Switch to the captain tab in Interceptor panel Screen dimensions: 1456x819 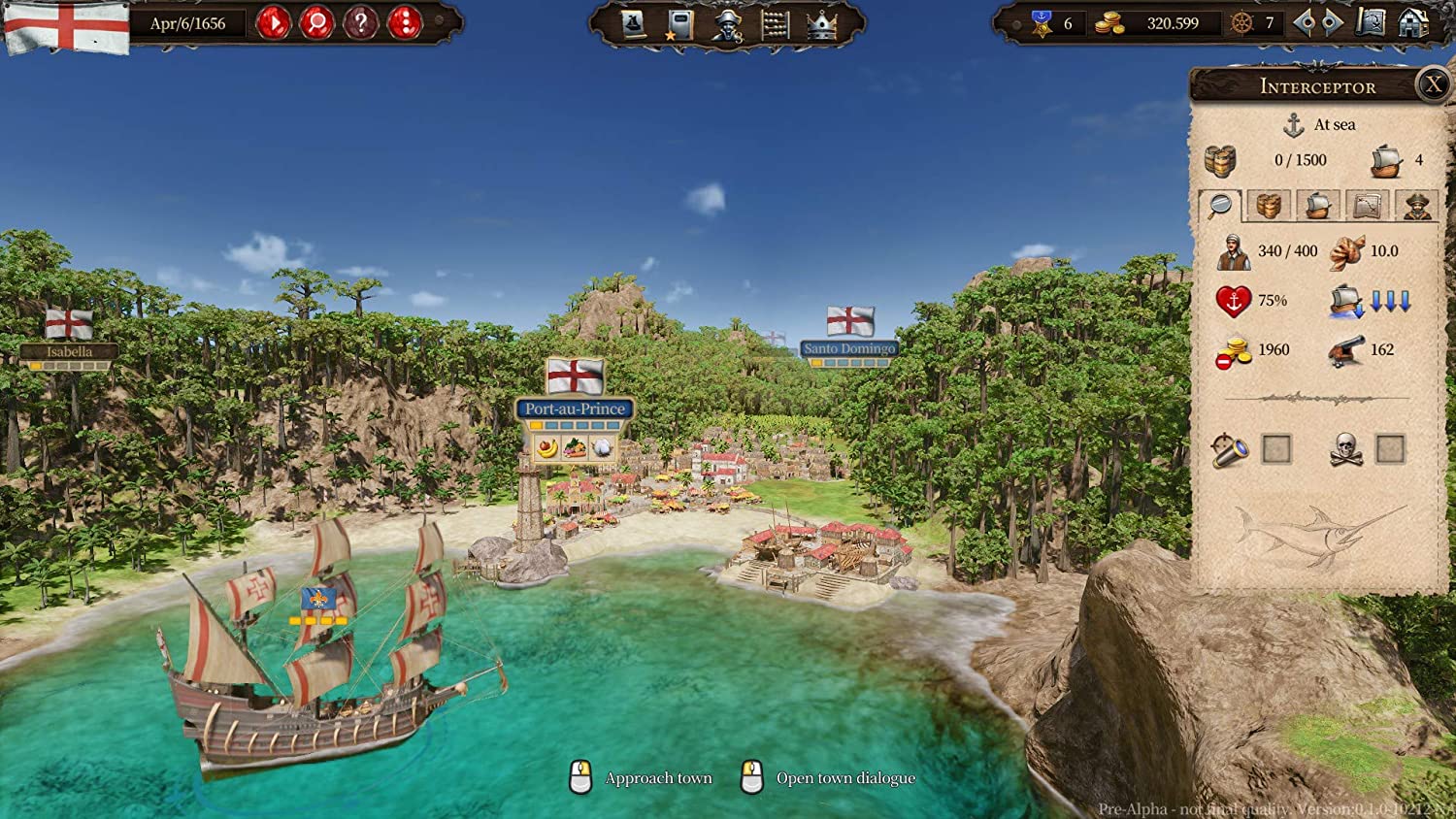[1416, 206]
